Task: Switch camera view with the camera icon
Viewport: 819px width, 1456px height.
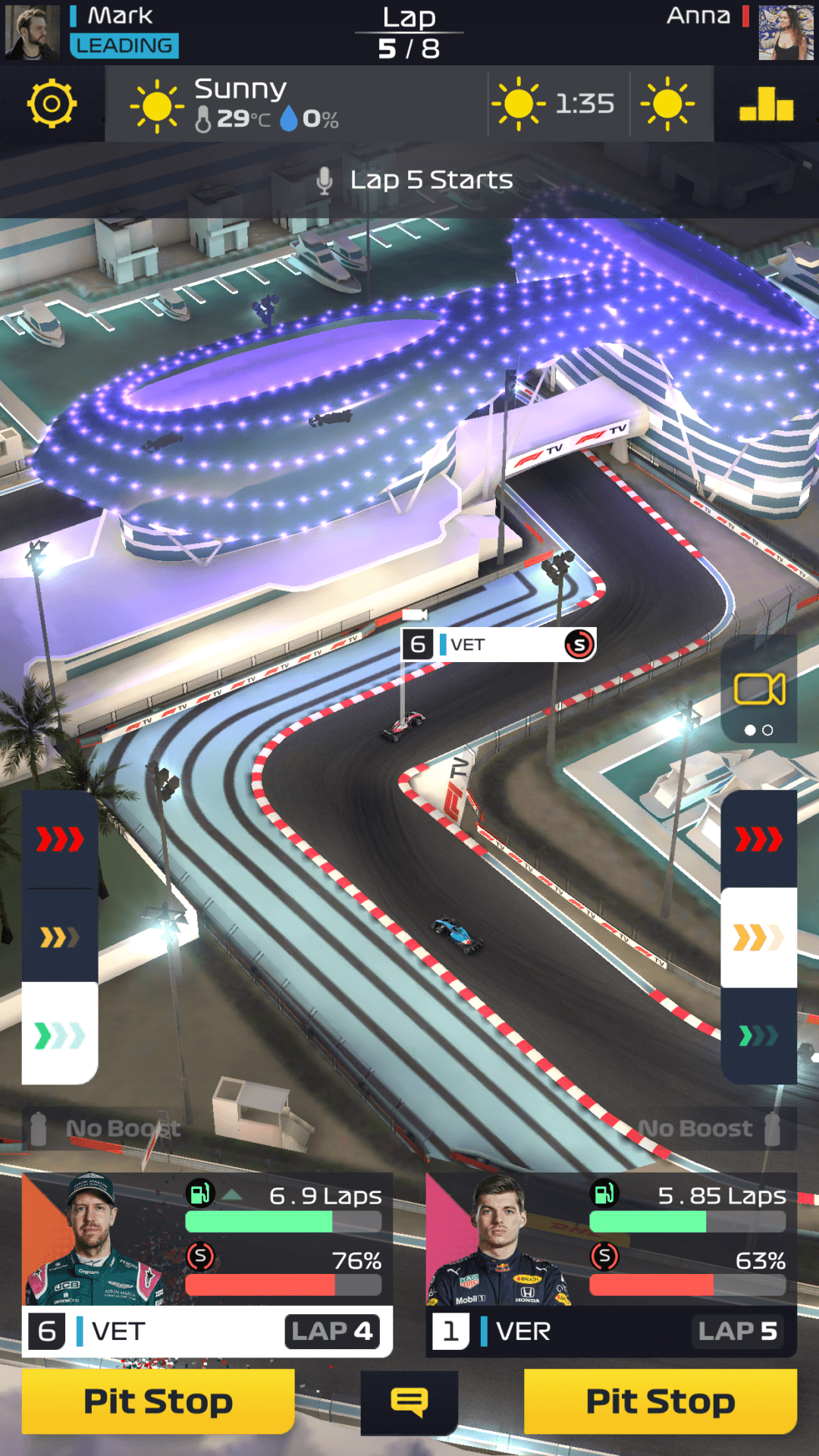Action: click(x=758, y=690)
